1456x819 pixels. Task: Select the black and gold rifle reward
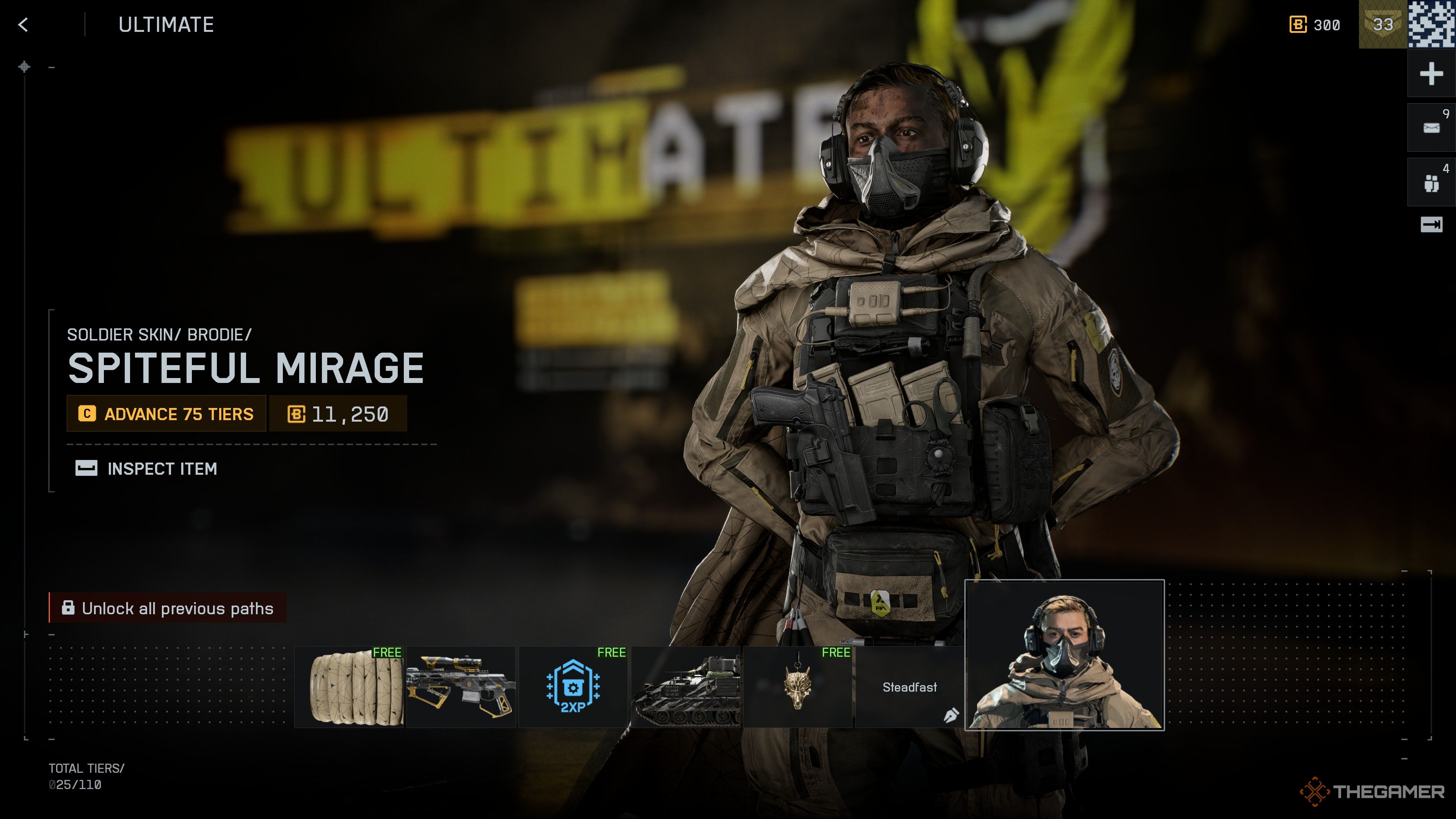[x=461, y=687]
